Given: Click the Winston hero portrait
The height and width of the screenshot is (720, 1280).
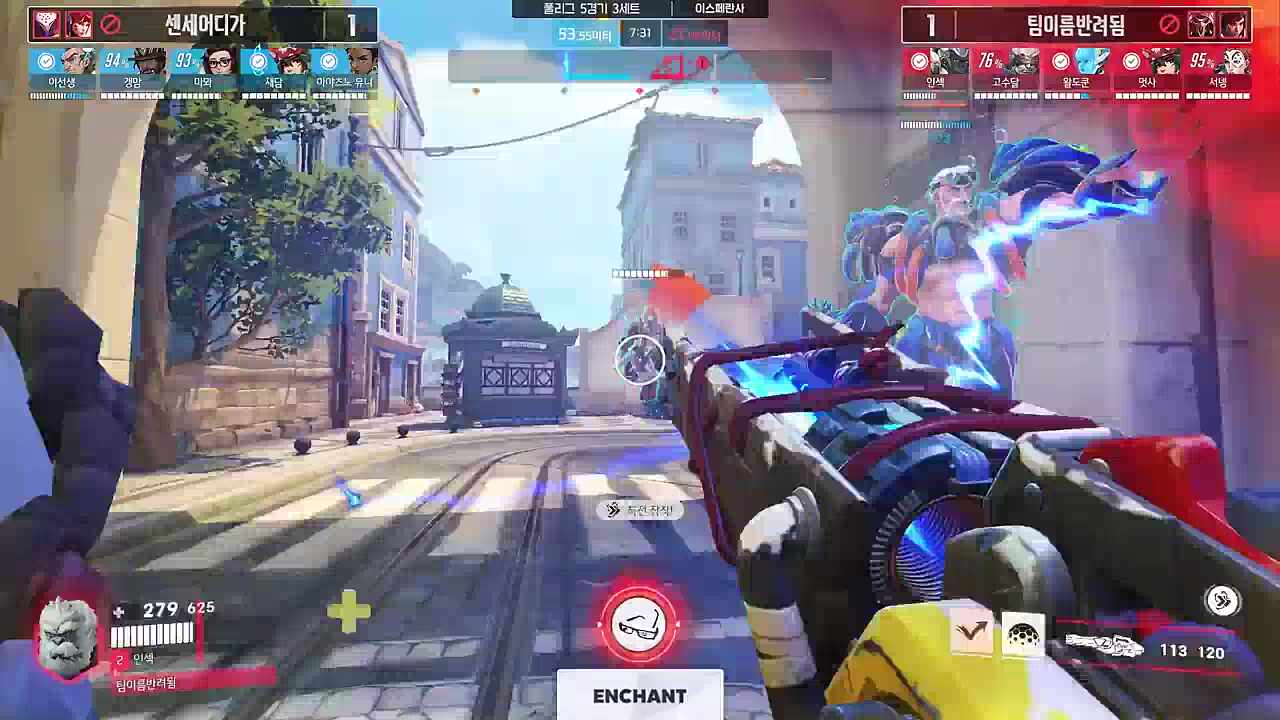Looking at the screenshot, I should coord(68,637).
